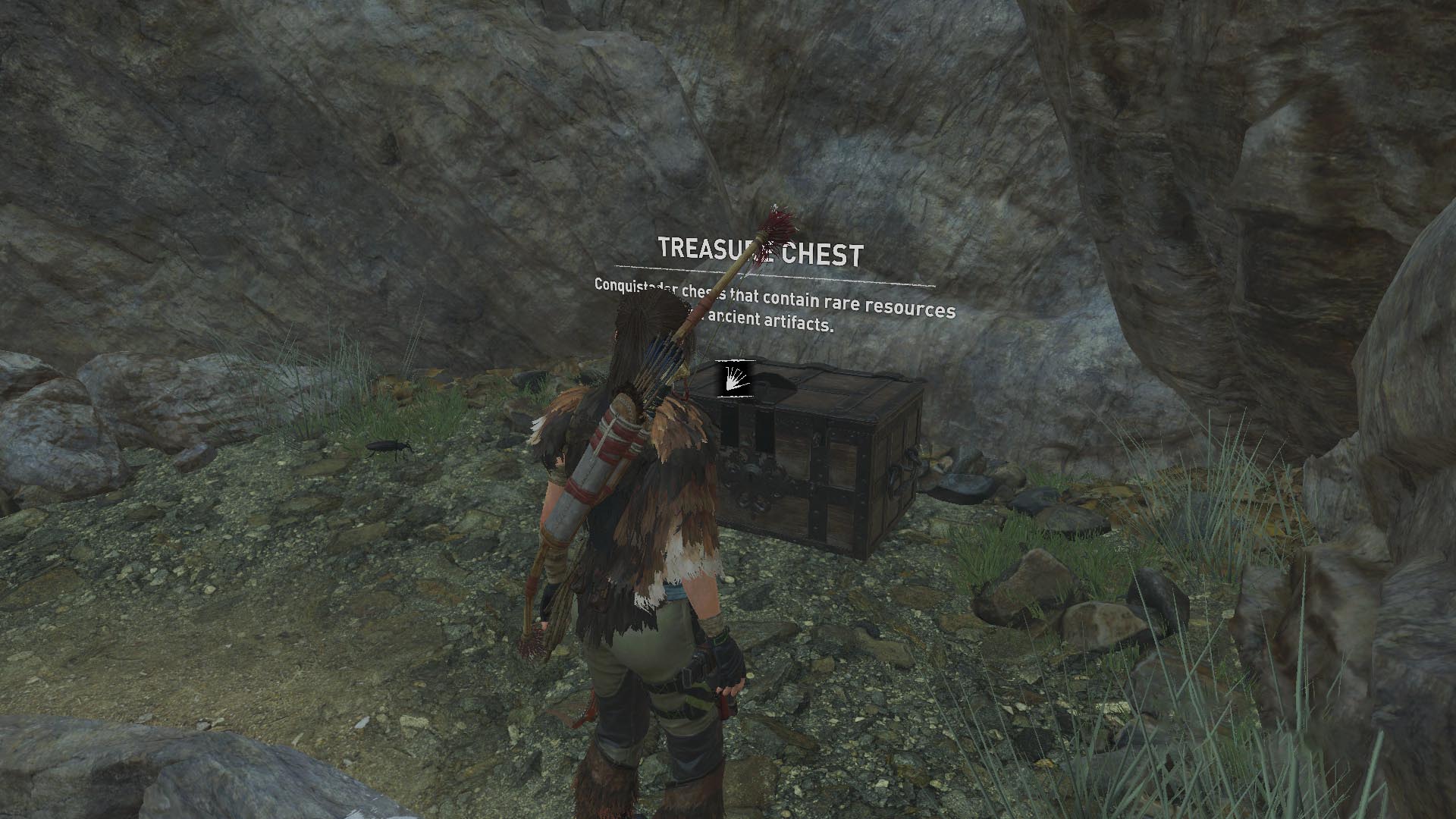The height and width of the screenshot is (819, 1456).
Task: Click the treasure chest pry-open interaction icon
Action: [x=736, y=378]
